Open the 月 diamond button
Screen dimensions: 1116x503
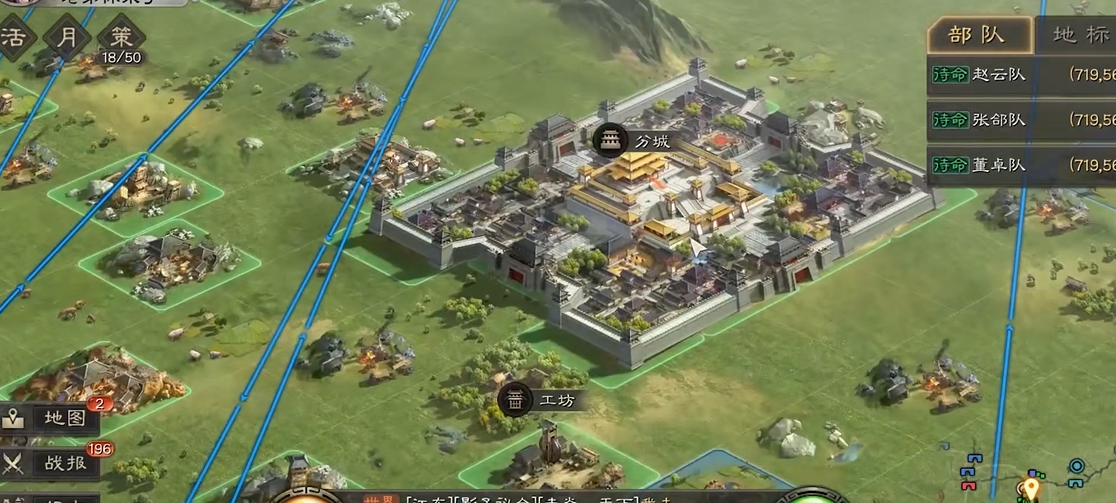pos(67,38)
